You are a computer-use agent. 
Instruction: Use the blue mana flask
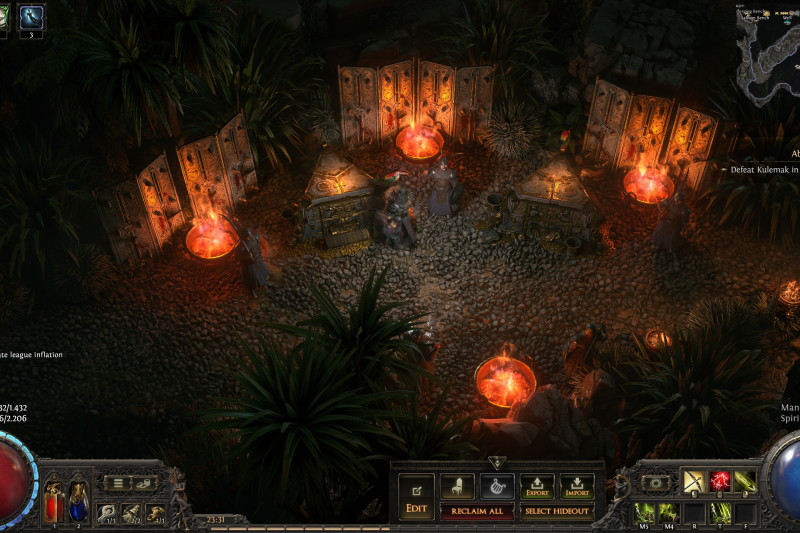click(x=78, y=500)
